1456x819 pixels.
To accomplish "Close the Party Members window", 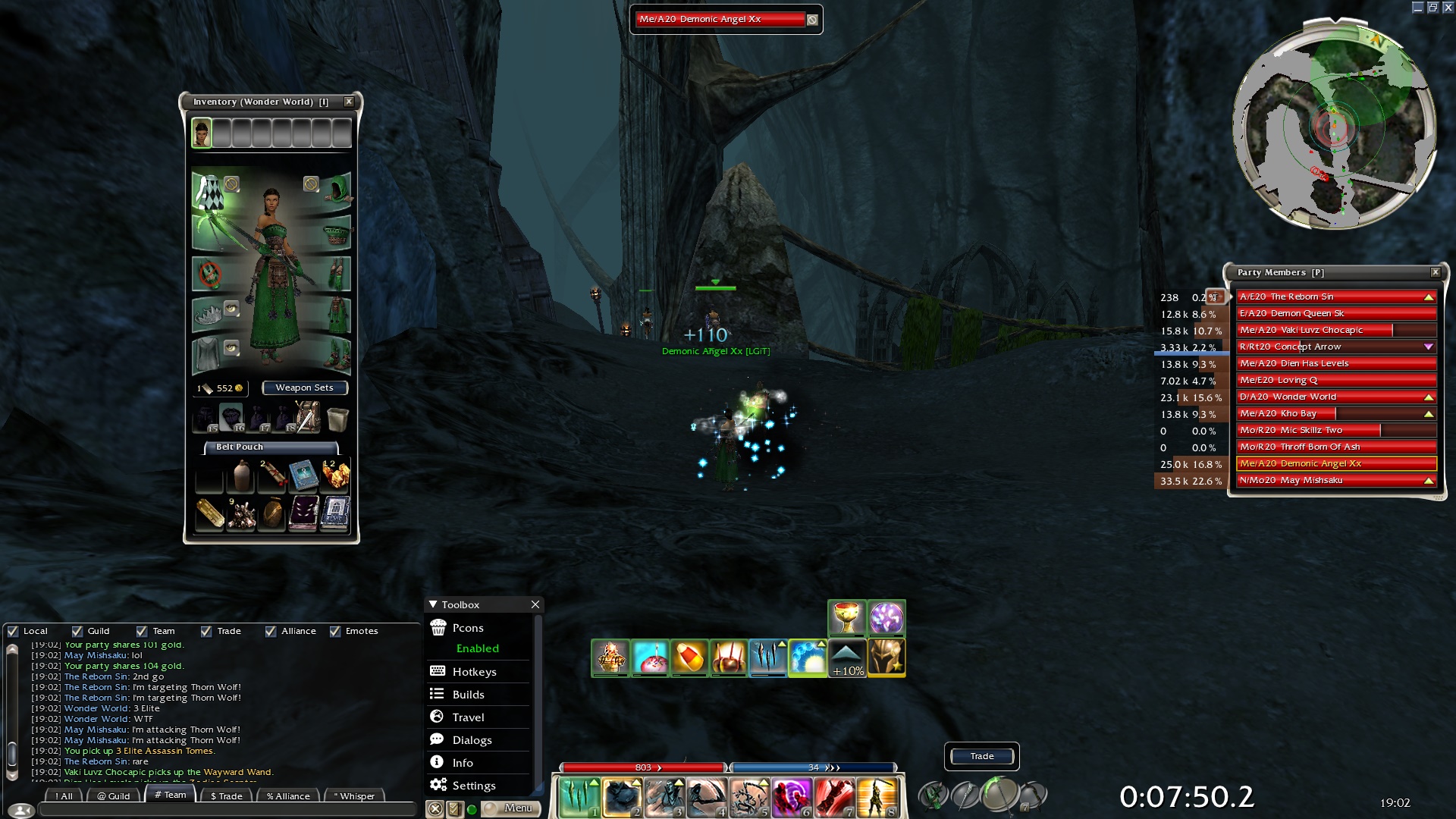I will coord(1436,272).
